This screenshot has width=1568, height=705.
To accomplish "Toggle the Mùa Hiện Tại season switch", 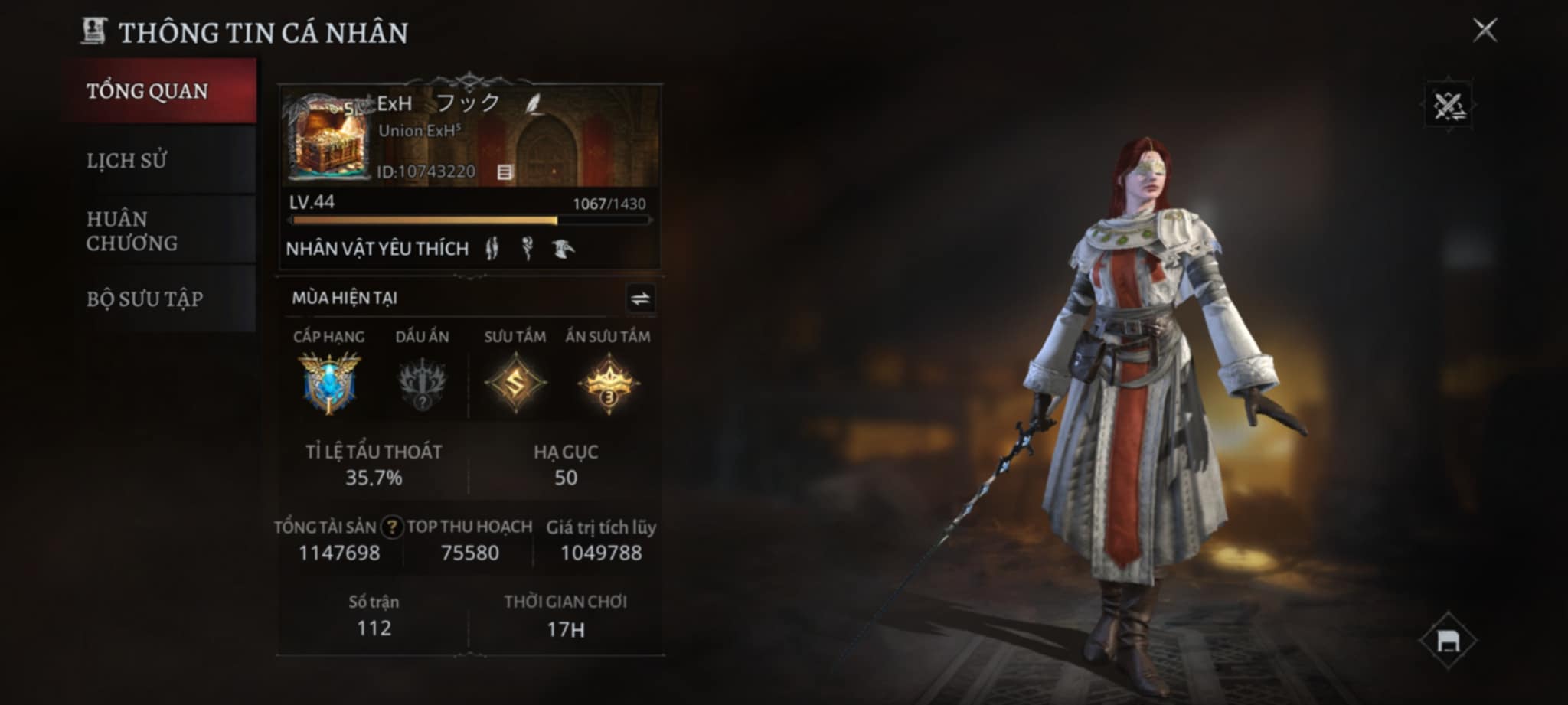I will point(640,299).
